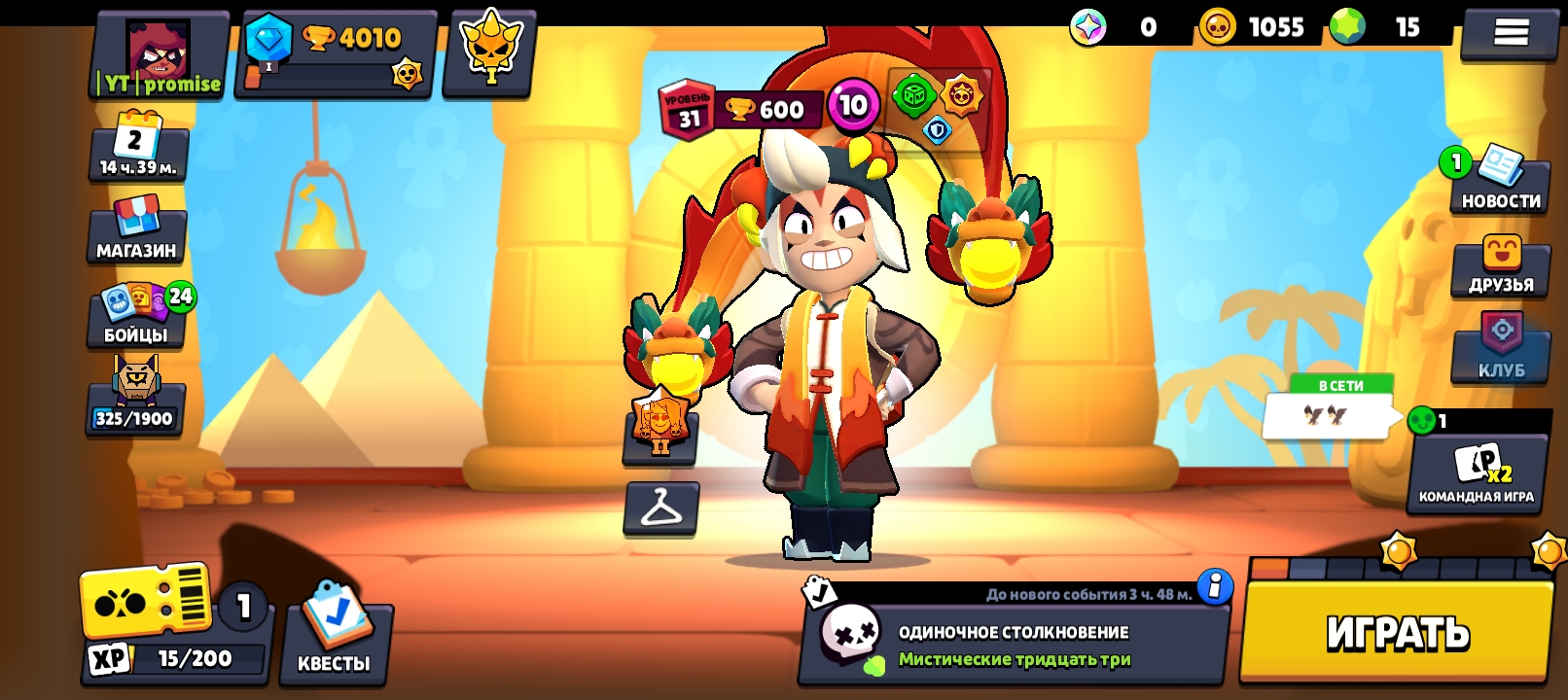Open the КЛУБ club page
Image resolution: width=1568 pixels, height=700 pixels.
pos(1500,348)
